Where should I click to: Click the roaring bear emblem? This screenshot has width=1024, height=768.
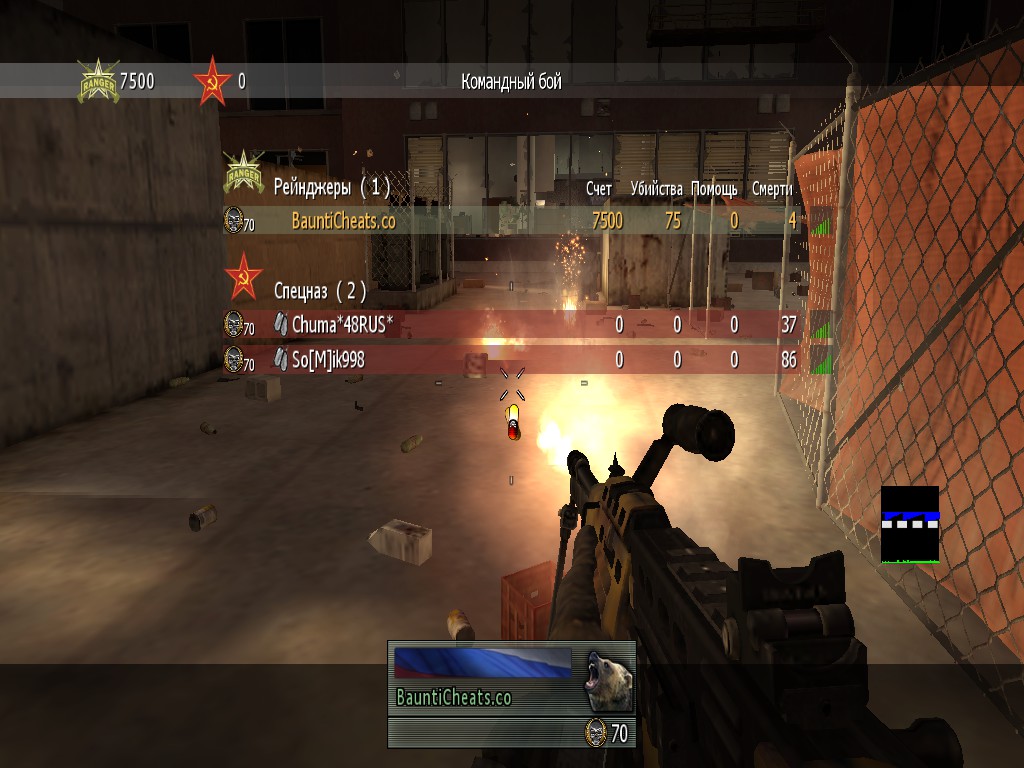point(608,677)
